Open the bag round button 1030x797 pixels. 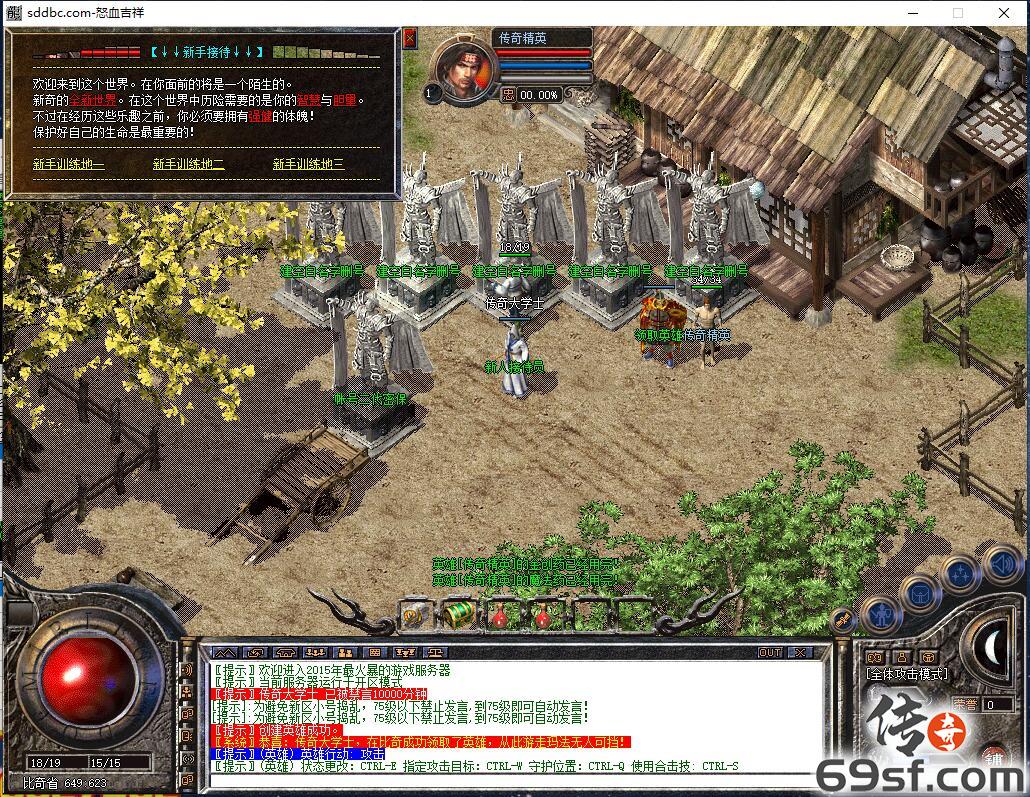pos(921,593)
